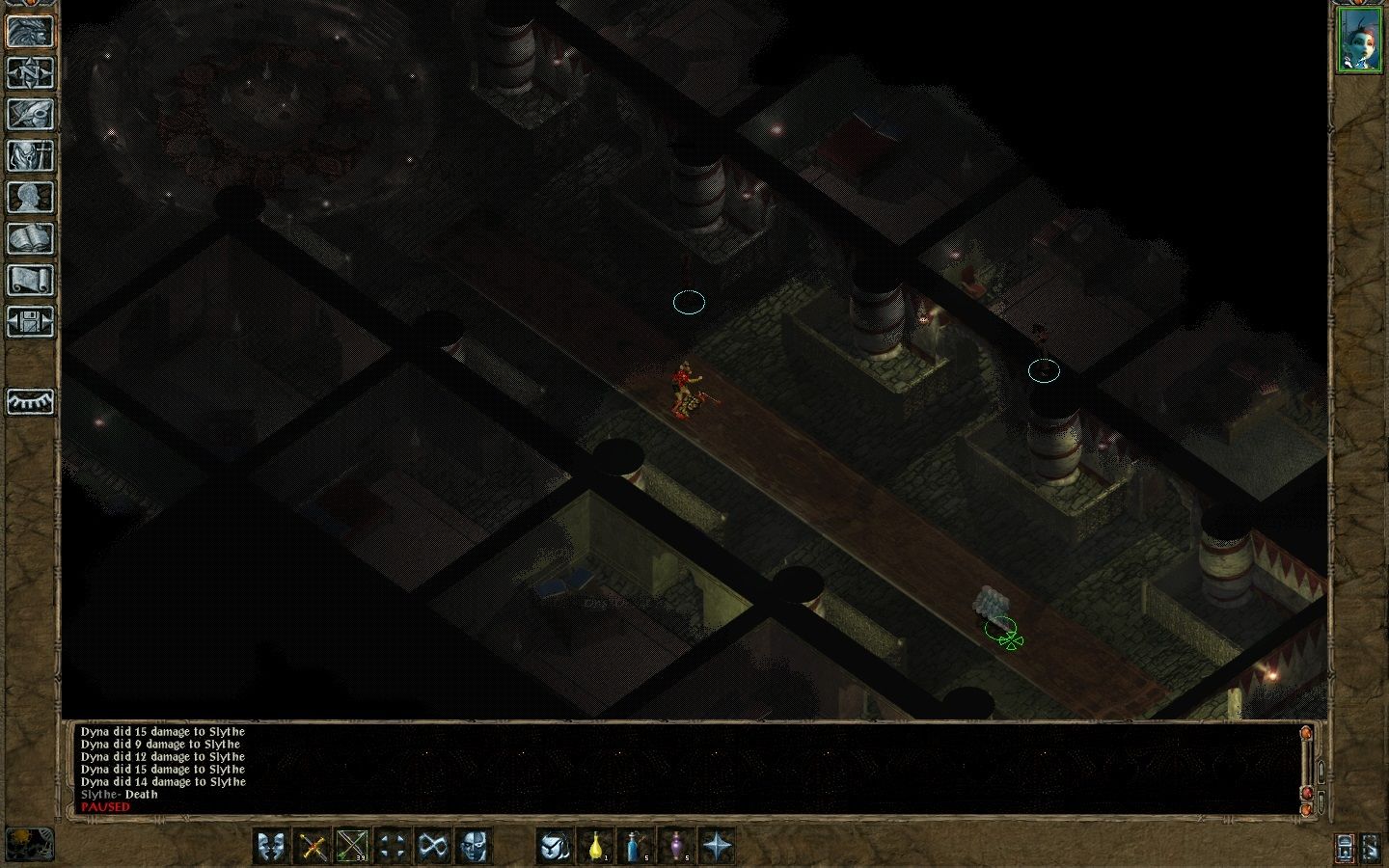Open the area map compass button
Viewport: 1389px width, 868px height.
point(30,72)
